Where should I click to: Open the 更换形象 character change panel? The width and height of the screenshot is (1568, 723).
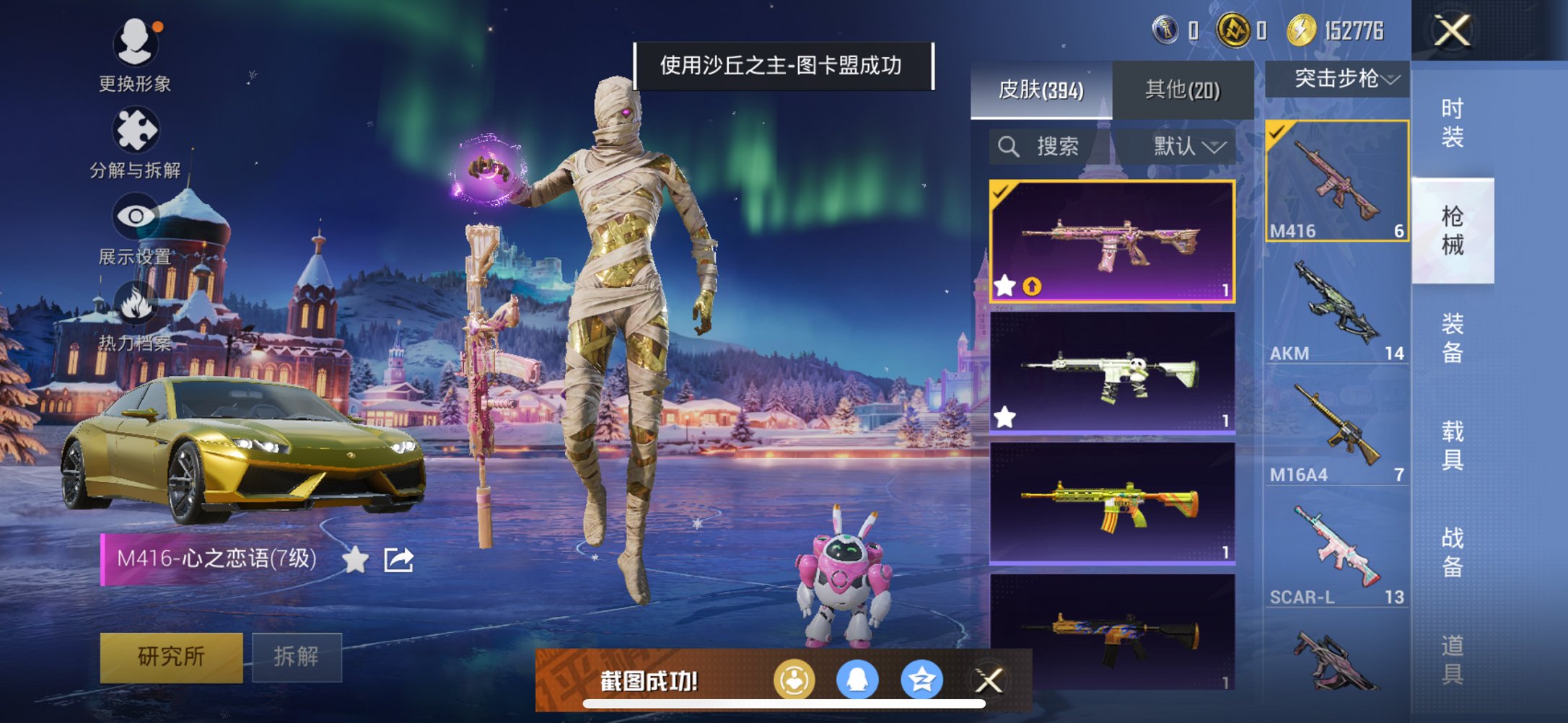137,43
